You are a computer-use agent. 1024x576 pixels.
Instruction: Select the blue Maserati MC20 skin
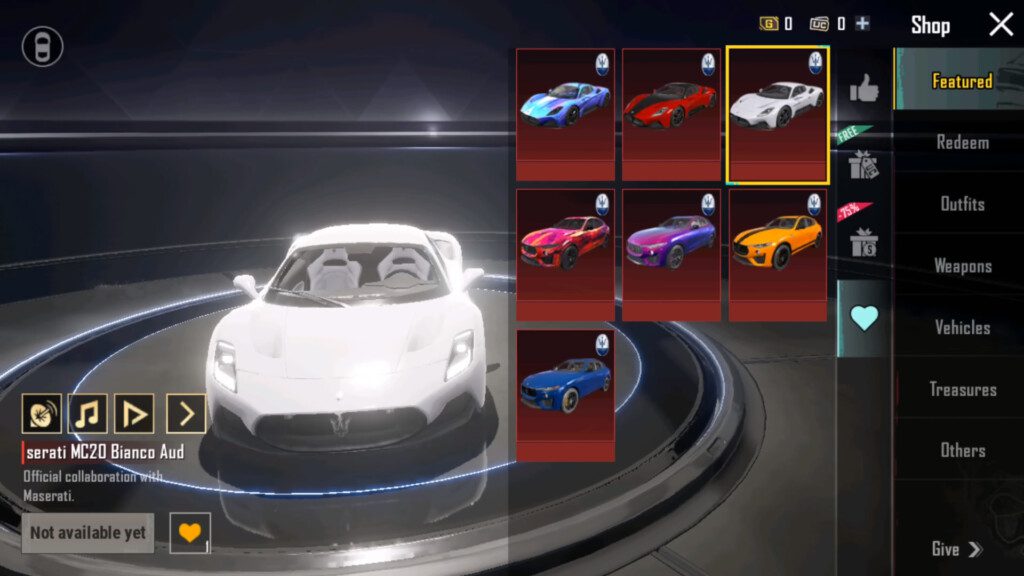[x=565, y=114]
